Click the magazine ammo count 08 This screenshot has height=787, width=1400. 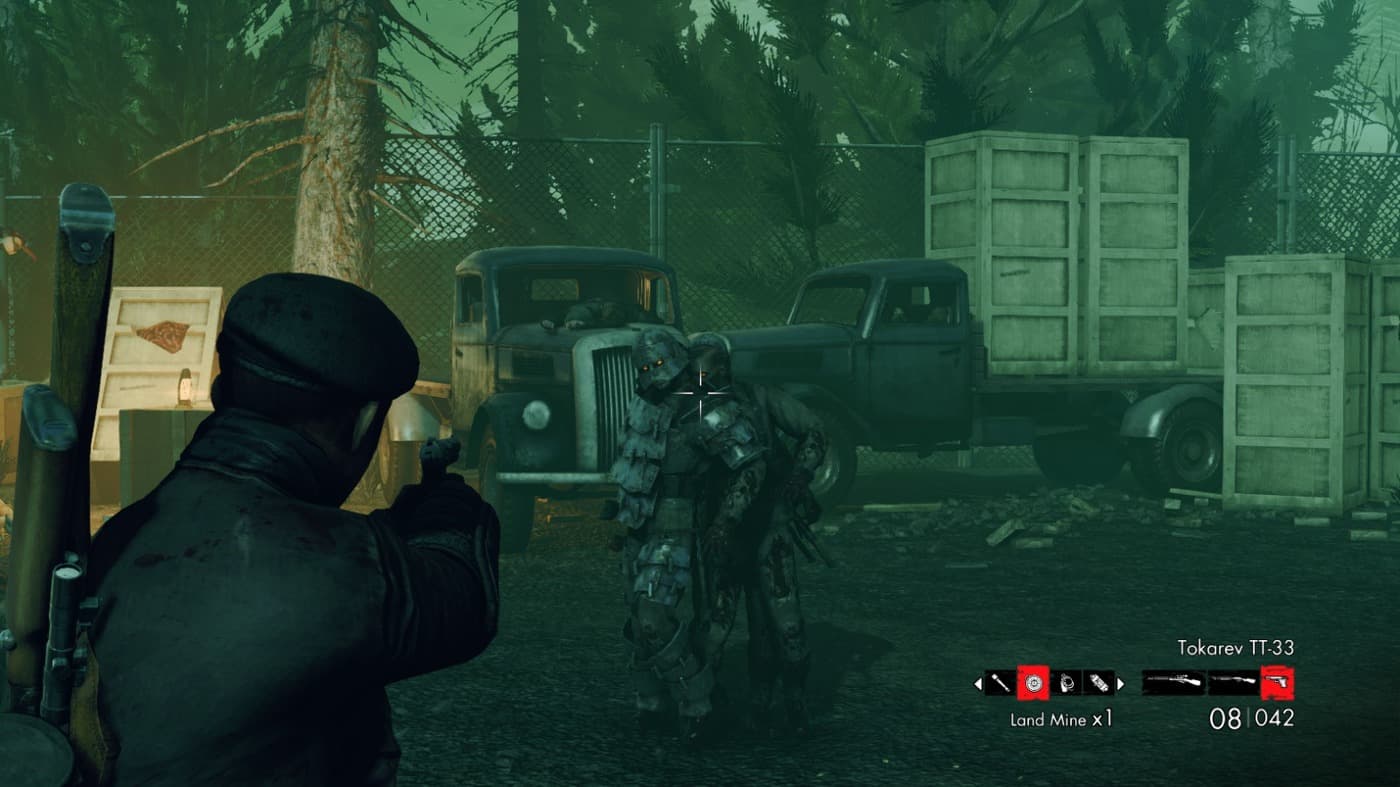click(1225, 715)
